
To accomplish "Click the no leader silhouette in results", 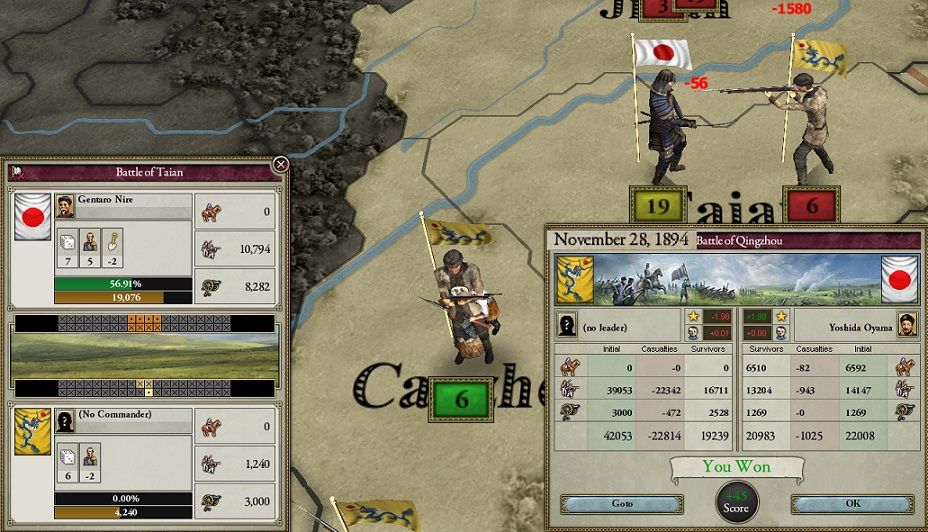I will pyautogui.click(x=568, y=325).
